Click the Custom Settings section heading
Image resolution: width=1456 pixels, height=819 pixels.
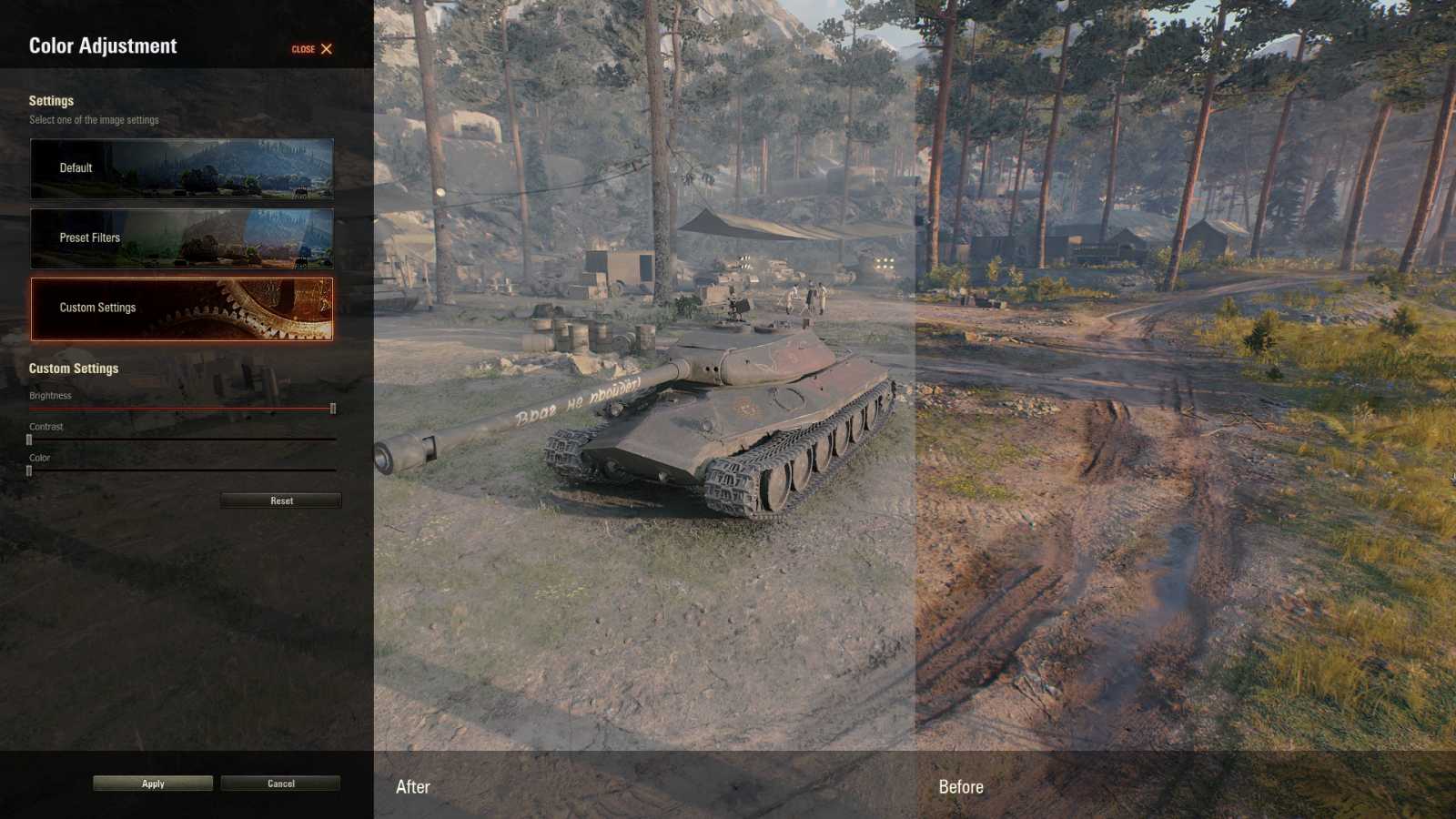(x=74, y=369)
